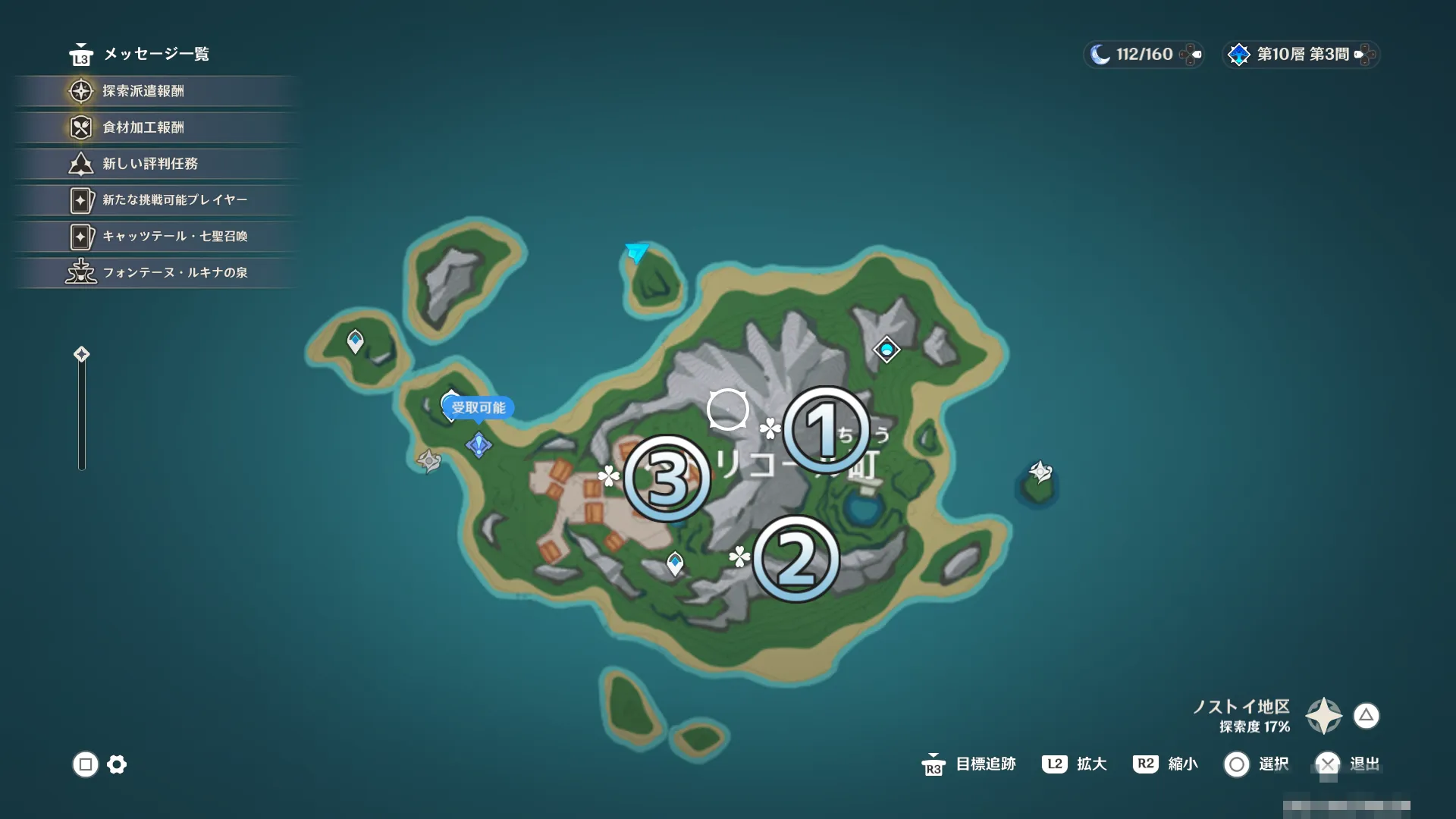1456x819 pixels.
Task: Select the marker on the small eastern islet
Action: (x=1040, y=472)
